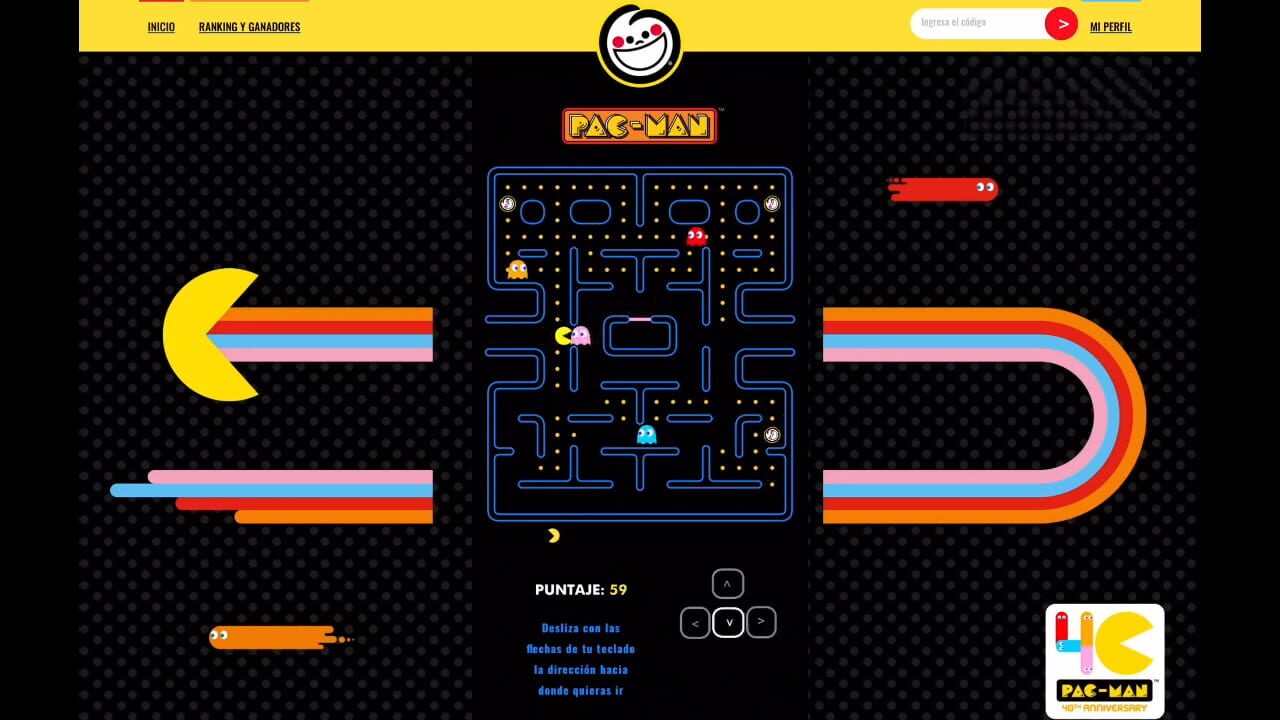Open RANKING Y GANADORES

[x=248, y=26]
